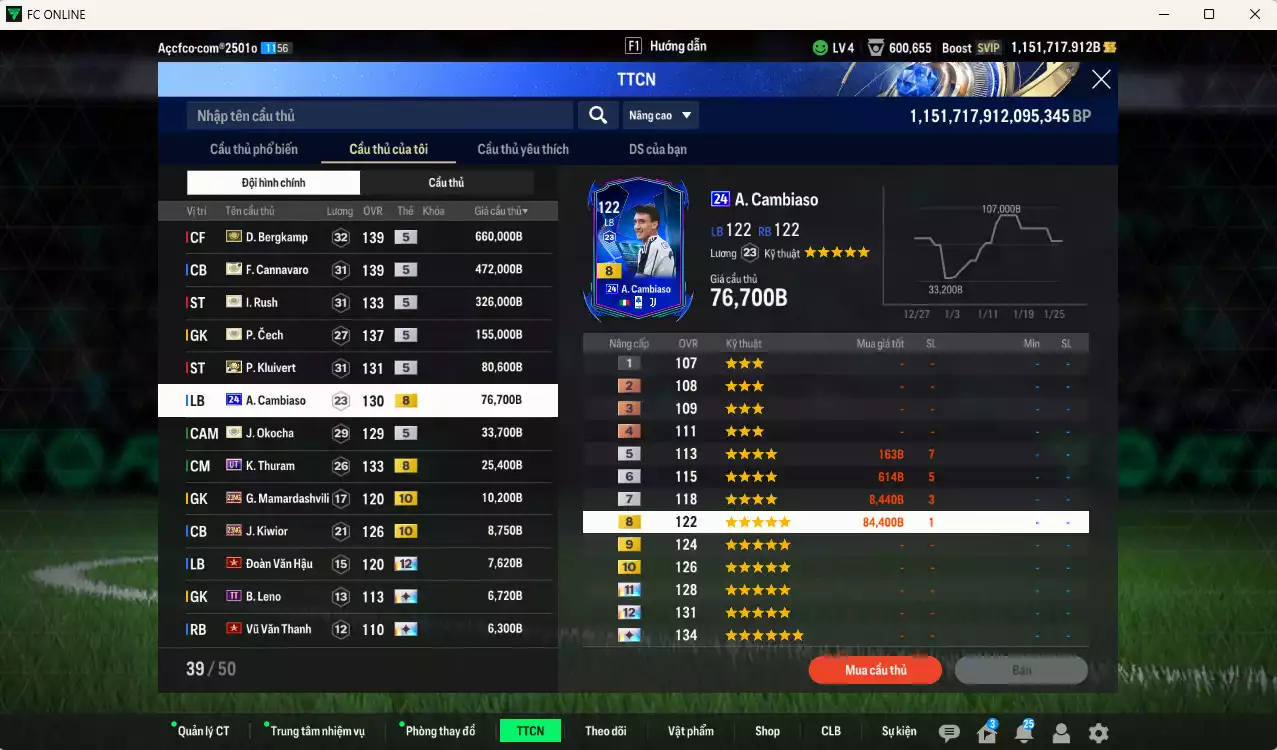Open the Nâng cao dropdown
1277x750 pixels.
(660, 116)
